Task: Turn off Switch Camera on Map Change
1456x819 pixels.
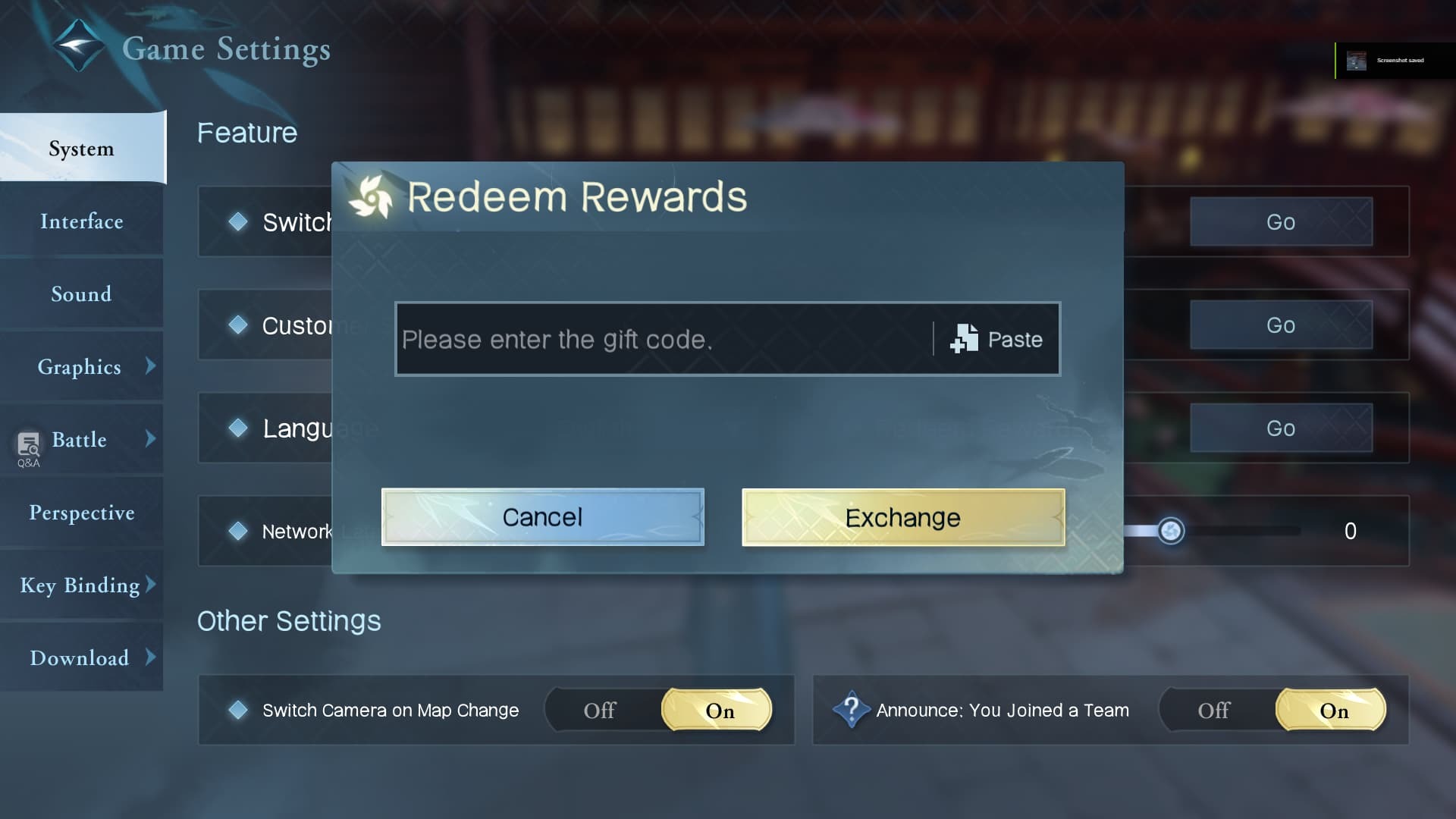Action: 601,710
